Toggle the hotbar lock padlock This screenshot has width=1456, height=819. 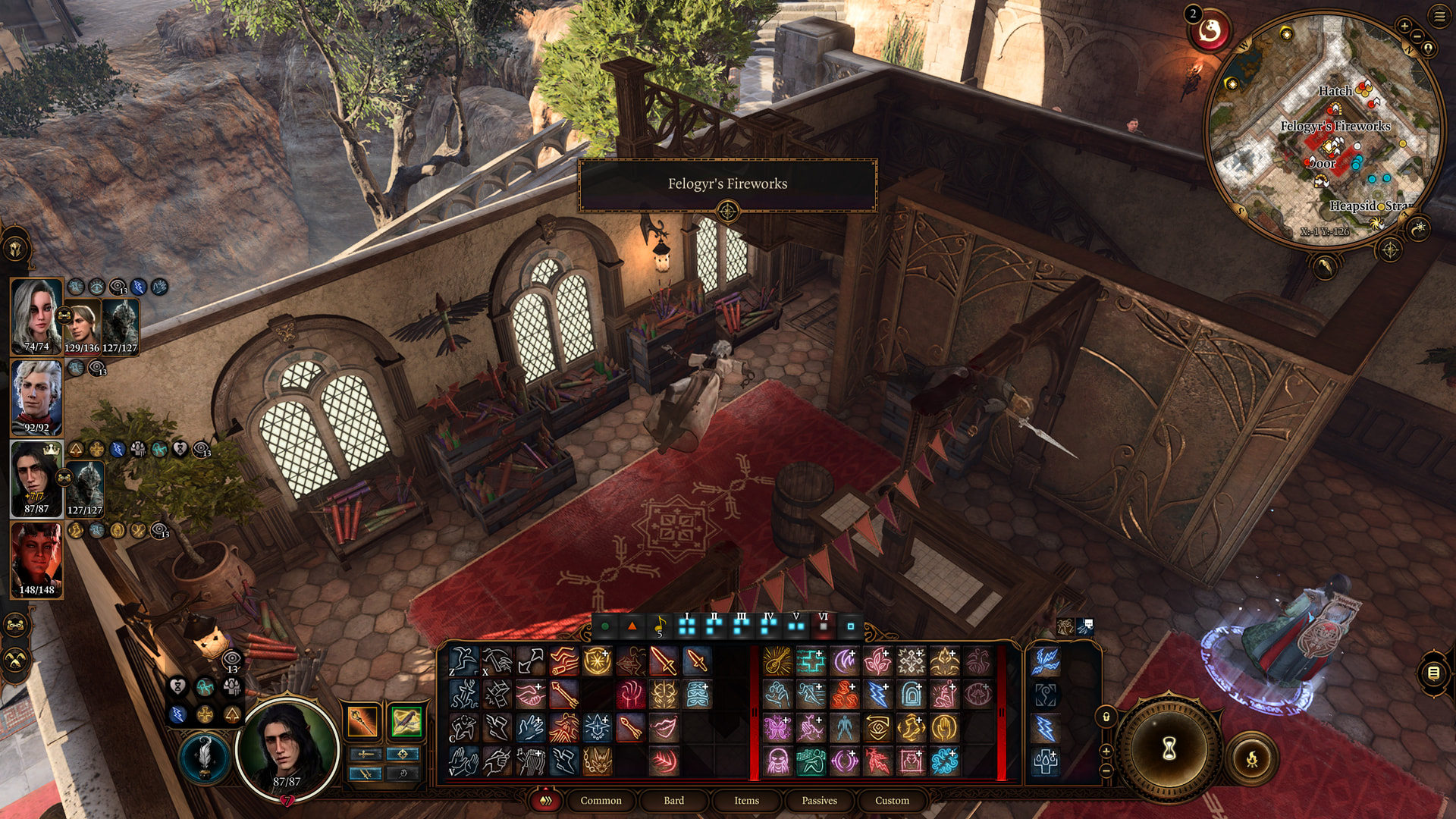[1106, 717]
